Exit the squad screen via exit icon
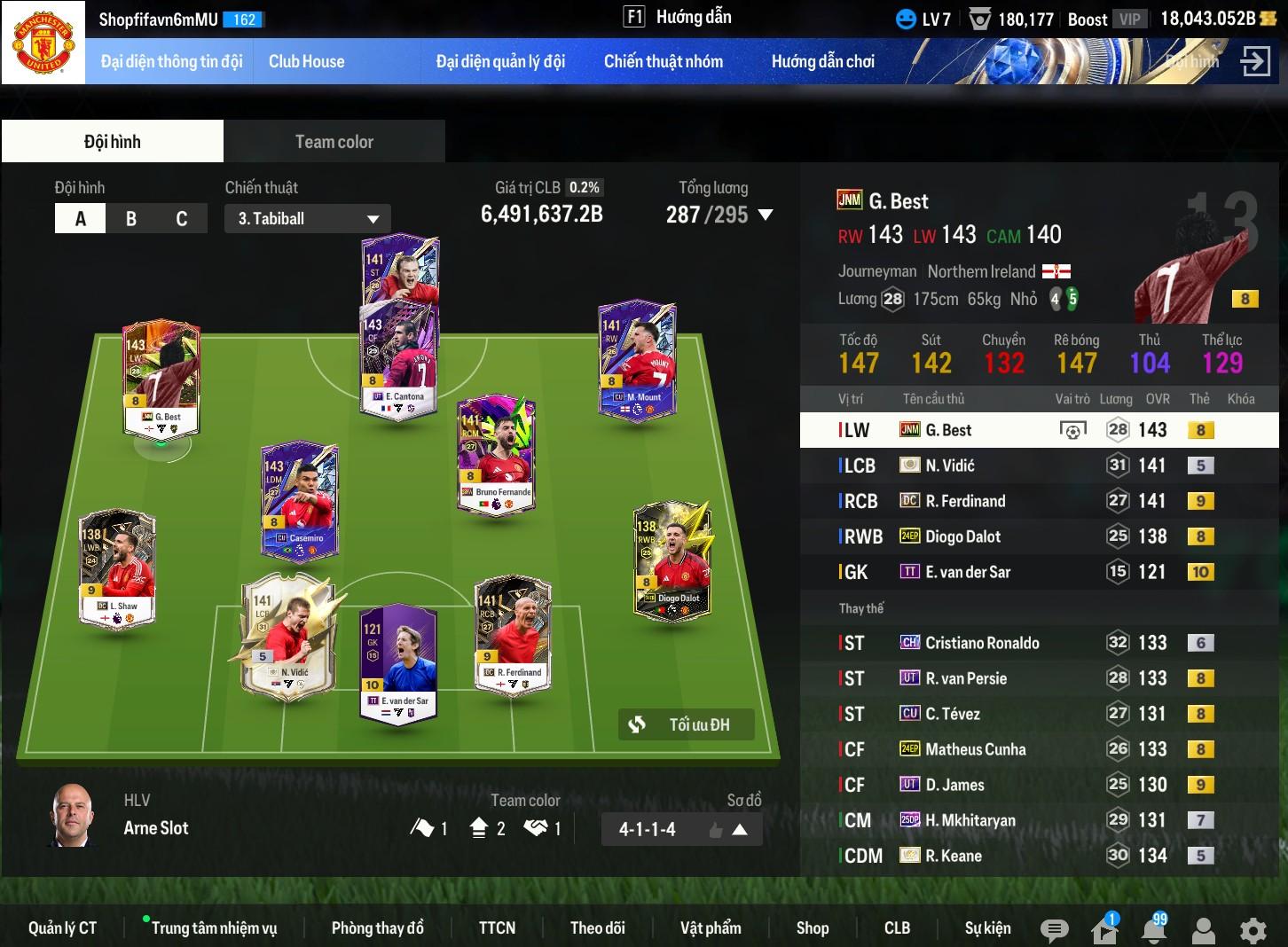 (x=1255, y=61)
